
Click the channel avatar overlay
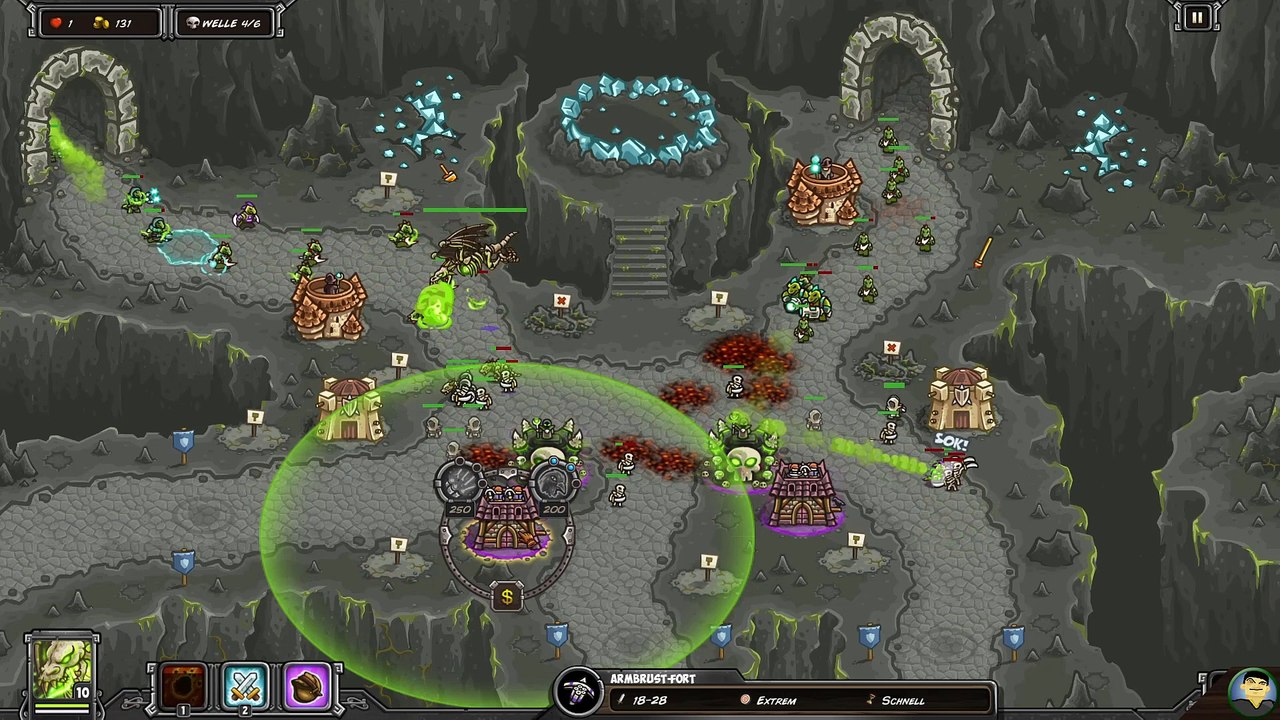pyautogui.click(x=1251, y=690)
